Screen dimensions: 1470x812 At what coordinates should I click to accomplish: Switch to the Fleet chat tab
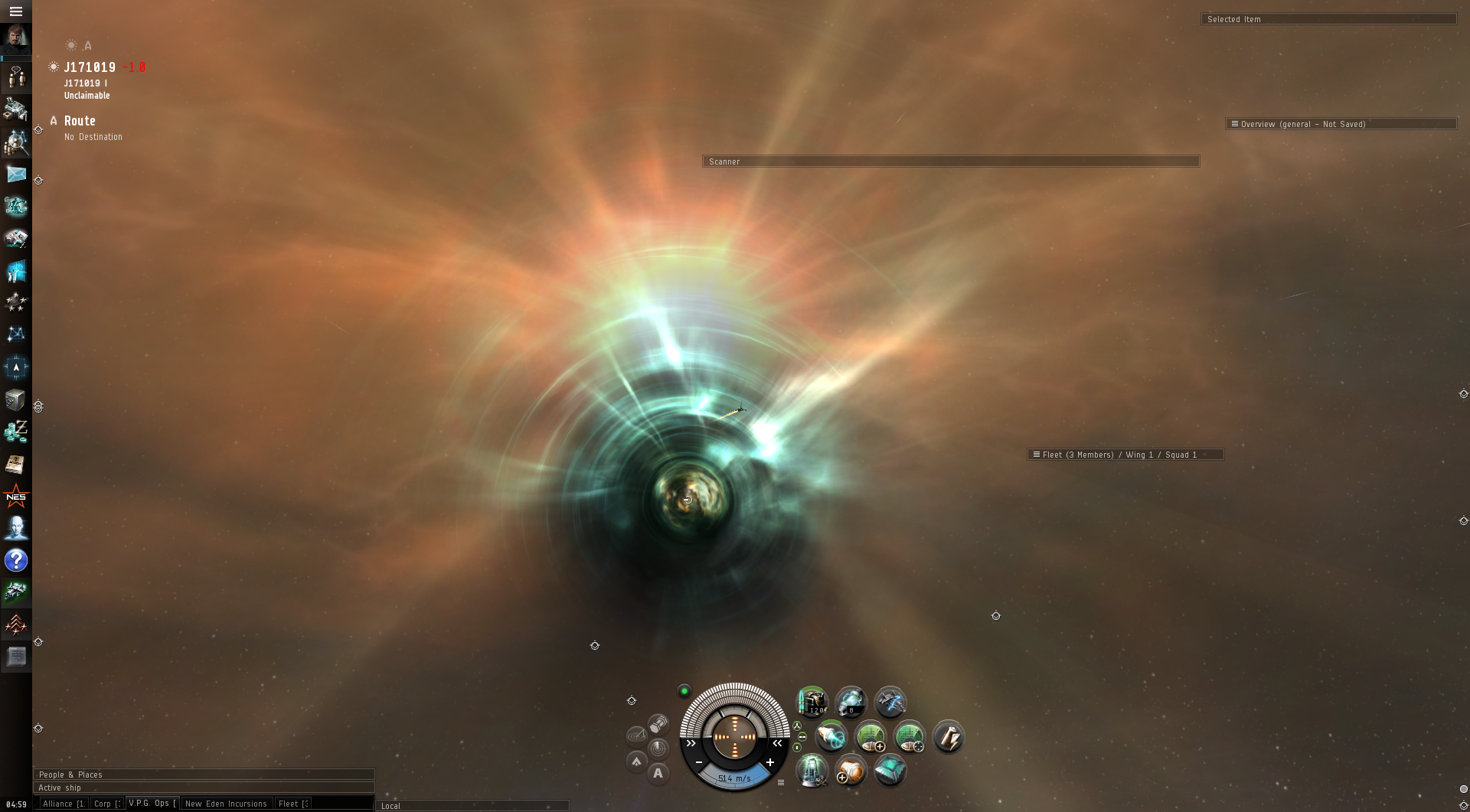pos(292,804)
